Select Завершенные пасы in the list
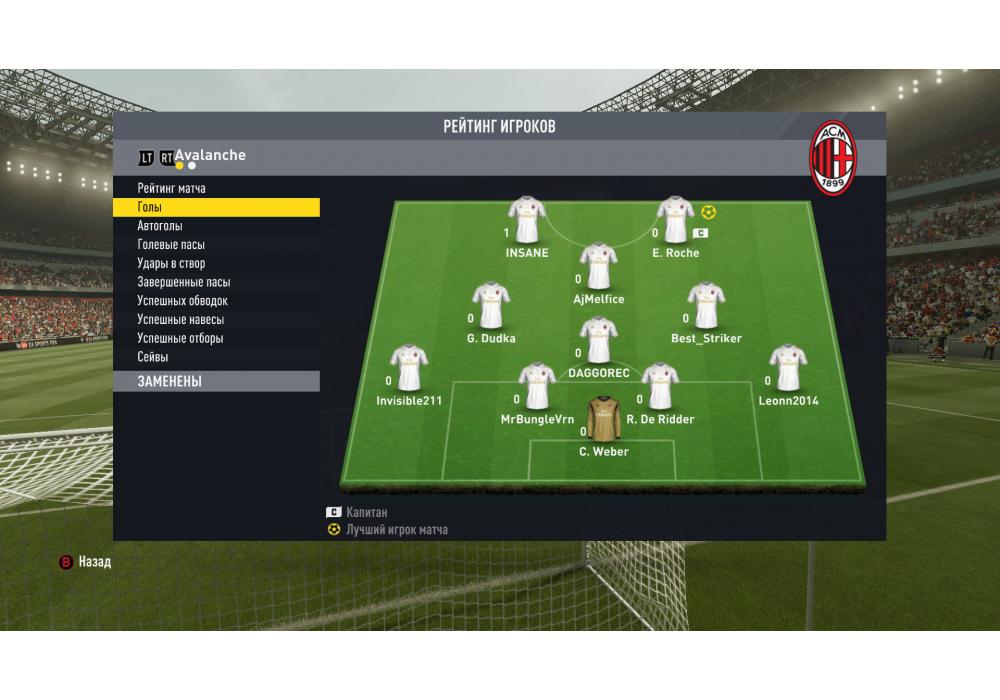1000x700 pixels. (x=184, y=282)
